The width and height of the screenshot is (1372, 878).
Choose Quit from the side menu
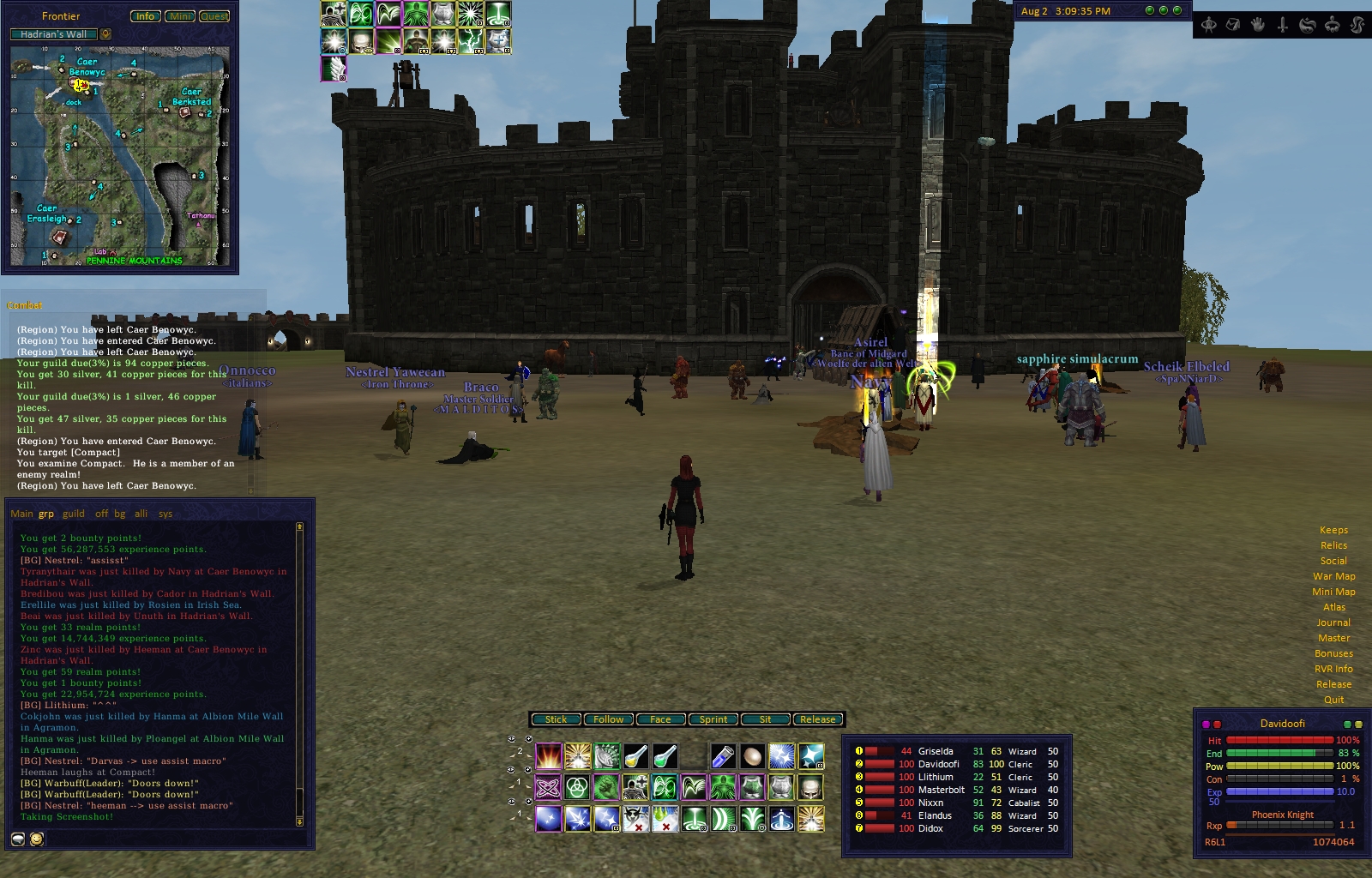(1333, 700)
